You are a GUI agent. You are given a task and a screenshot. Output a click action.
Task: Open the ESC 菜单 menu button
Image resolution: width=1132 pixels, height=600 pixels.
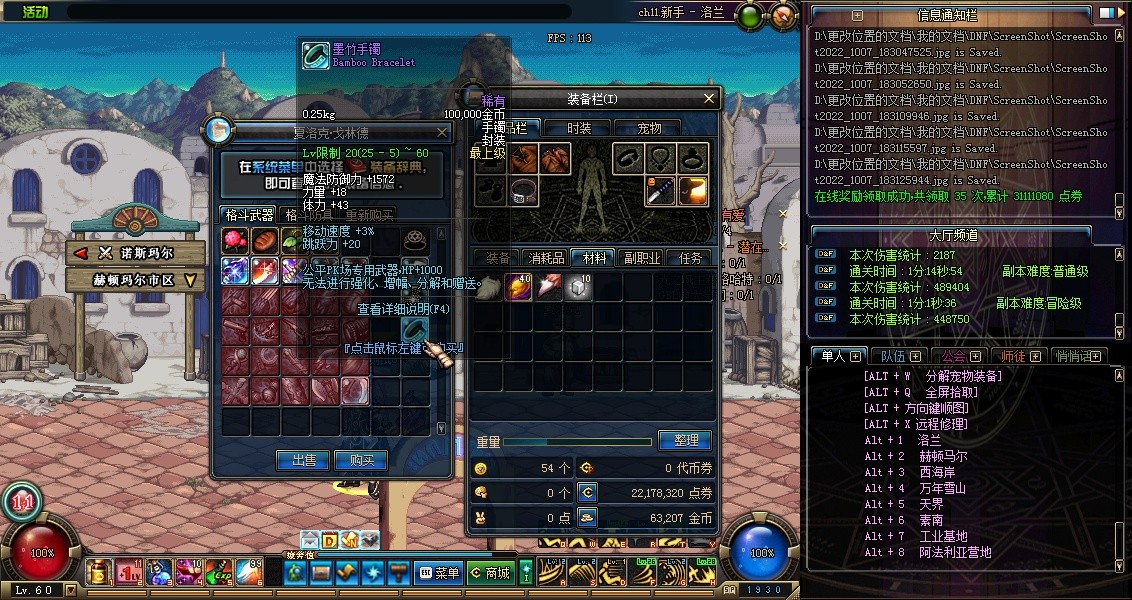[x=438, y=573]
